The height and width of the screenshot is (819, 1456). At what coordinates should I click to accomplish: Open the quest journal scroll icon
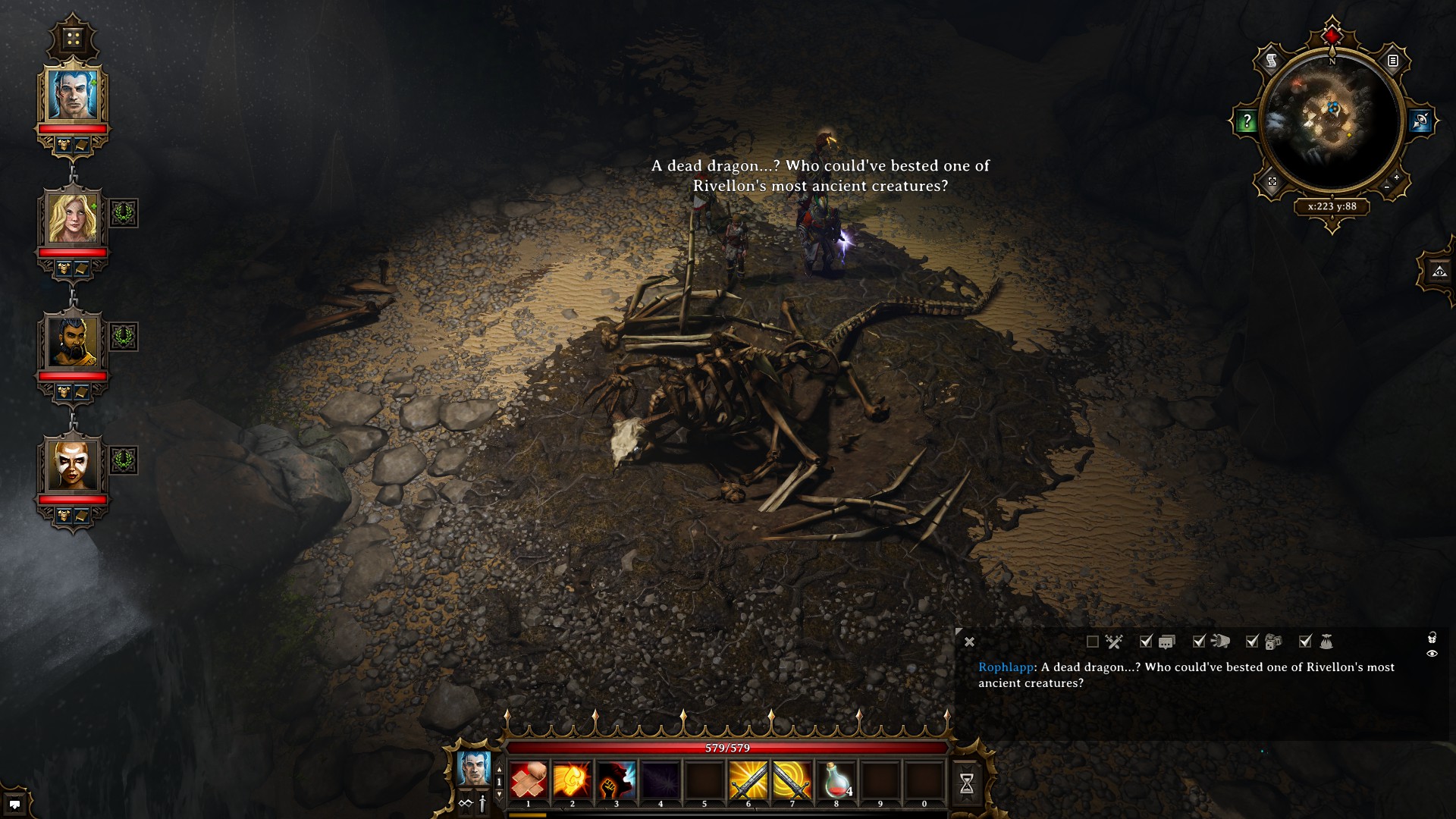[1272, 61]
